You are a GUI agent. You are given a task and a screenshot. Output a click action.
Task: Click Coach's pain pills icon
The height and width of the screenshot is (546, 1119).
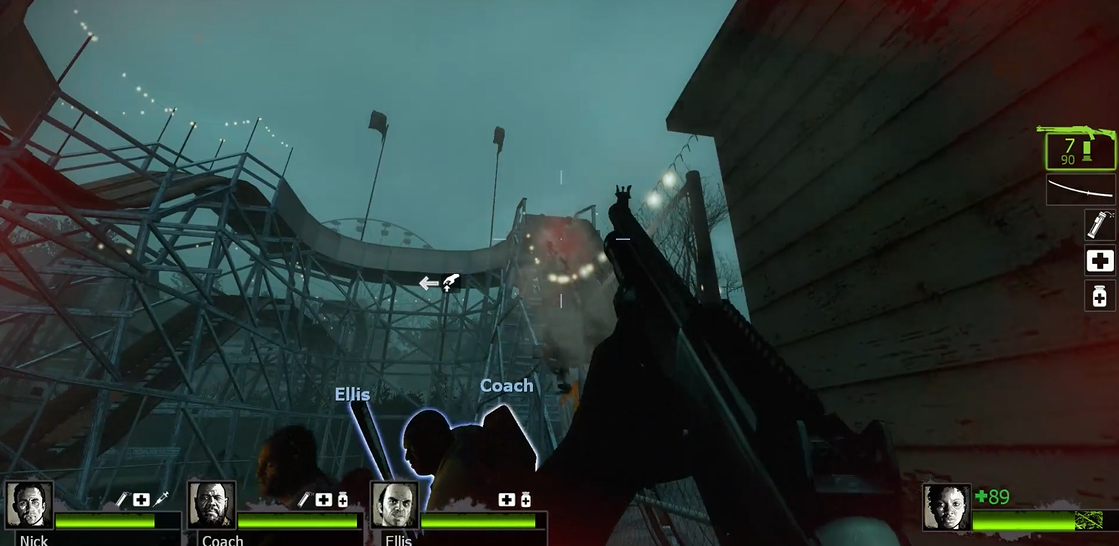(343, 499)
